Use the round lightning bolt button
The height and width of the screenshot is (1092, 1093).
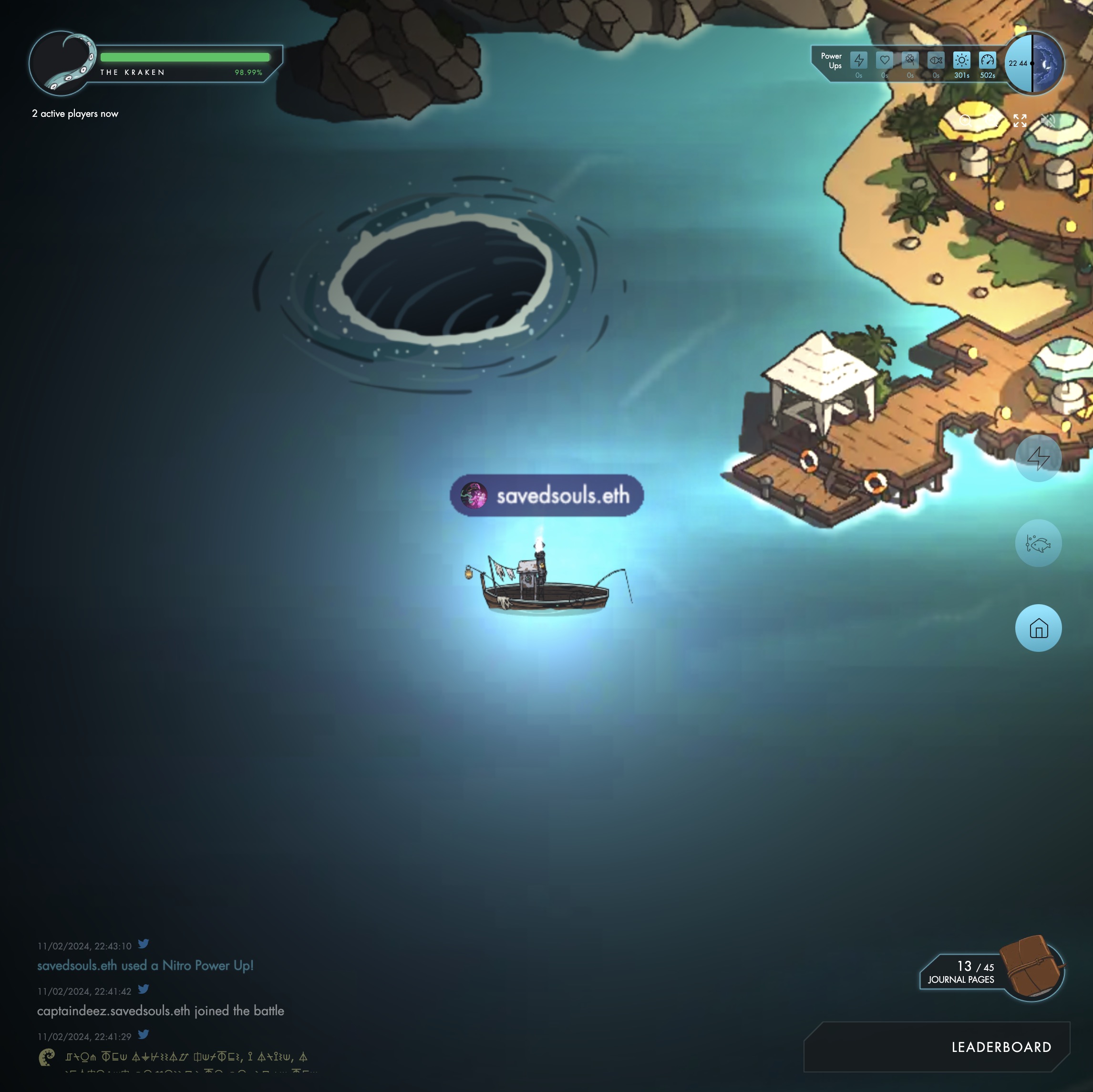(x=1038, y=458)
